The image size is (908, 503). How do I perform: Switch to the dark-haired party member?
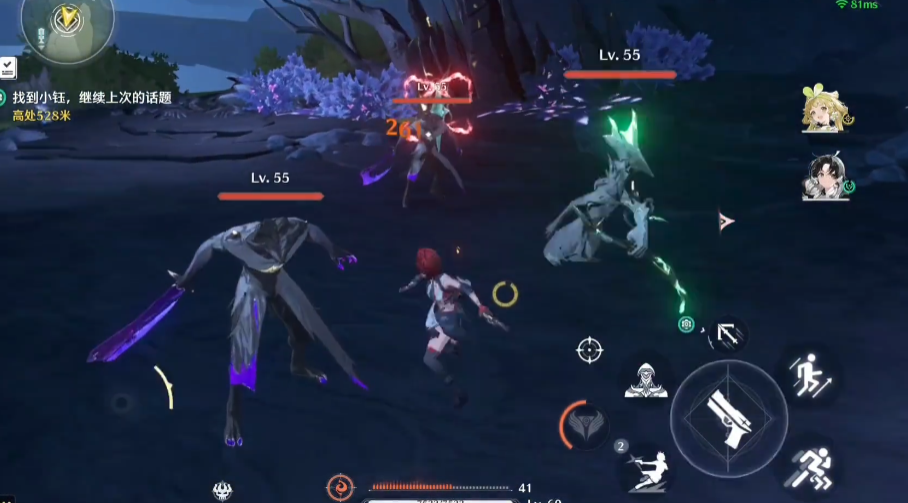pos(824,178)
